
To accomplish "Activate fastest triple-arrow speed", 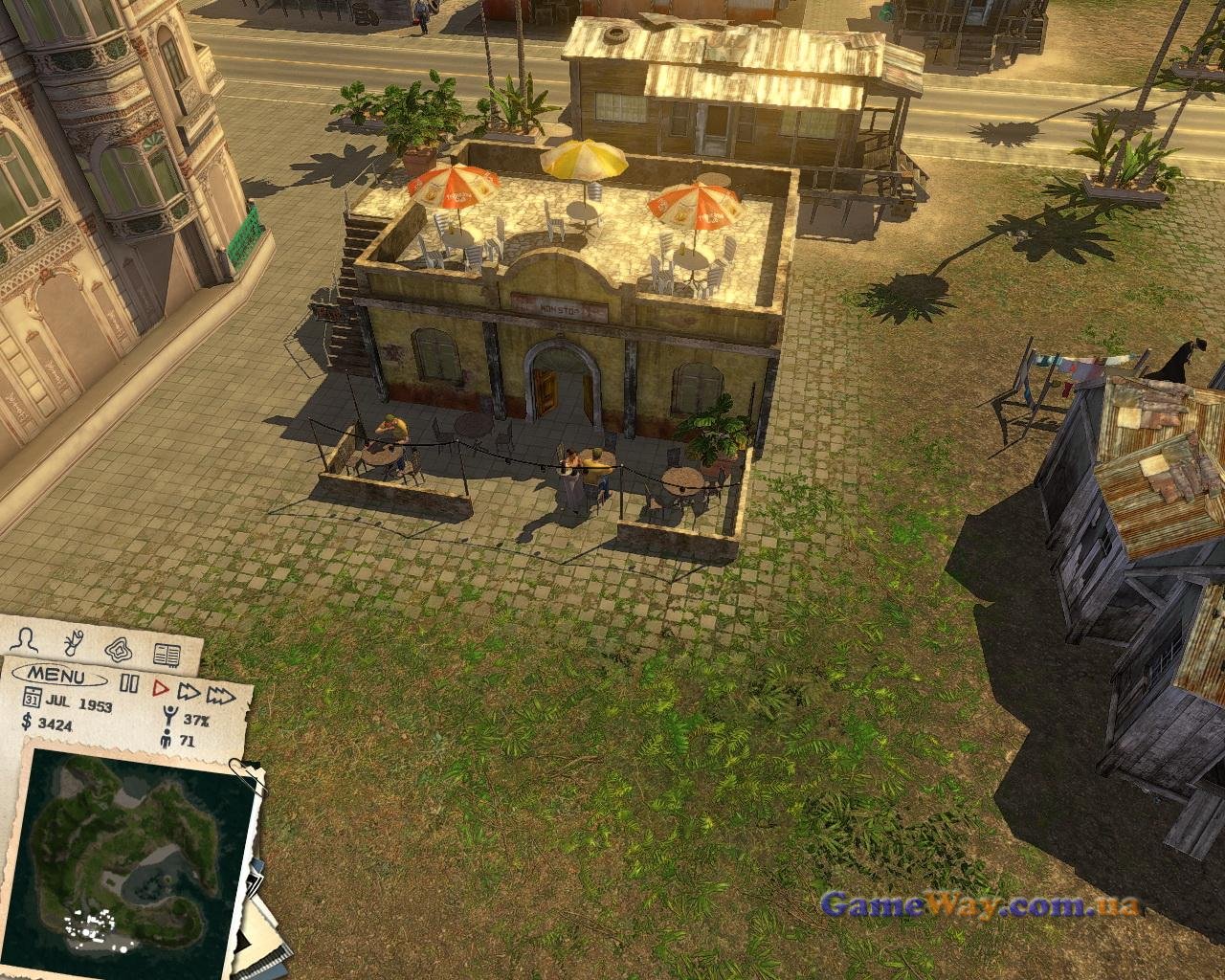I will pyautogui.click(x=222, y=695).
